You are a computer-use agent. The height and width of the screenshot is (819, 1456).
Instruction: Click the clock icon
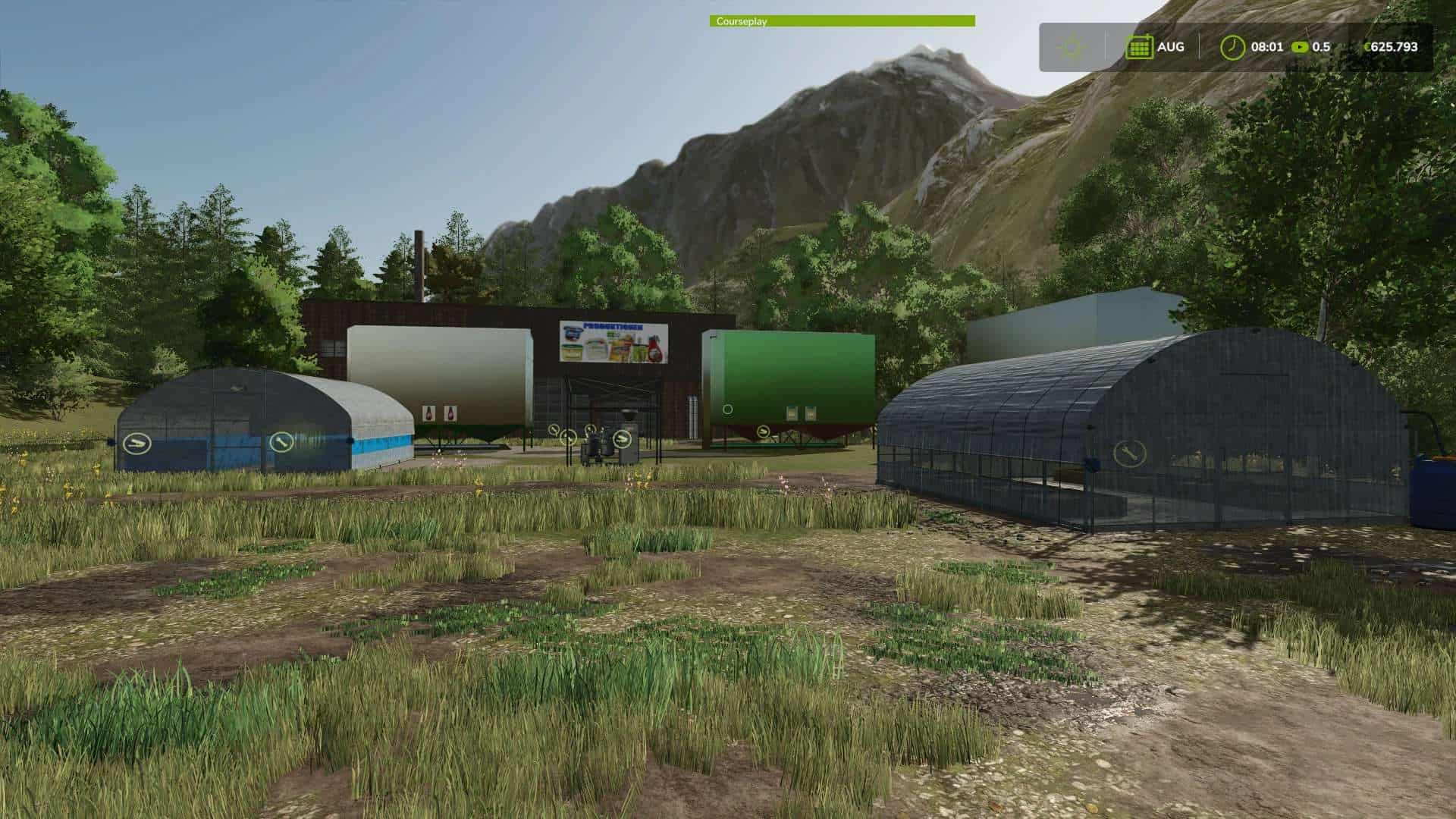point(1232,47)
